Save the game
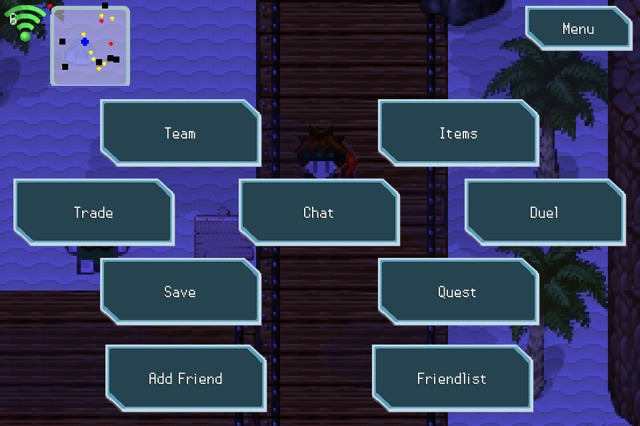Screen dimensions: 640x426 click(180, 292)
